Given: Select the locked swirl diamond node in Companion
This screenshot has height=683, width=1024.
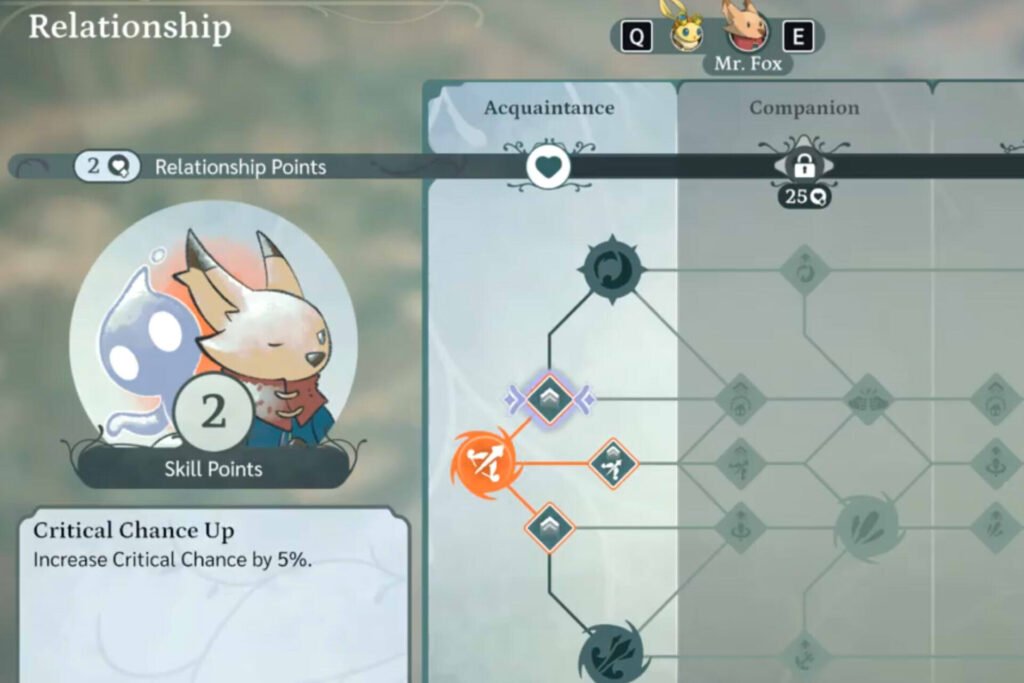Looking at the screenshot, I should coord(804,269).
